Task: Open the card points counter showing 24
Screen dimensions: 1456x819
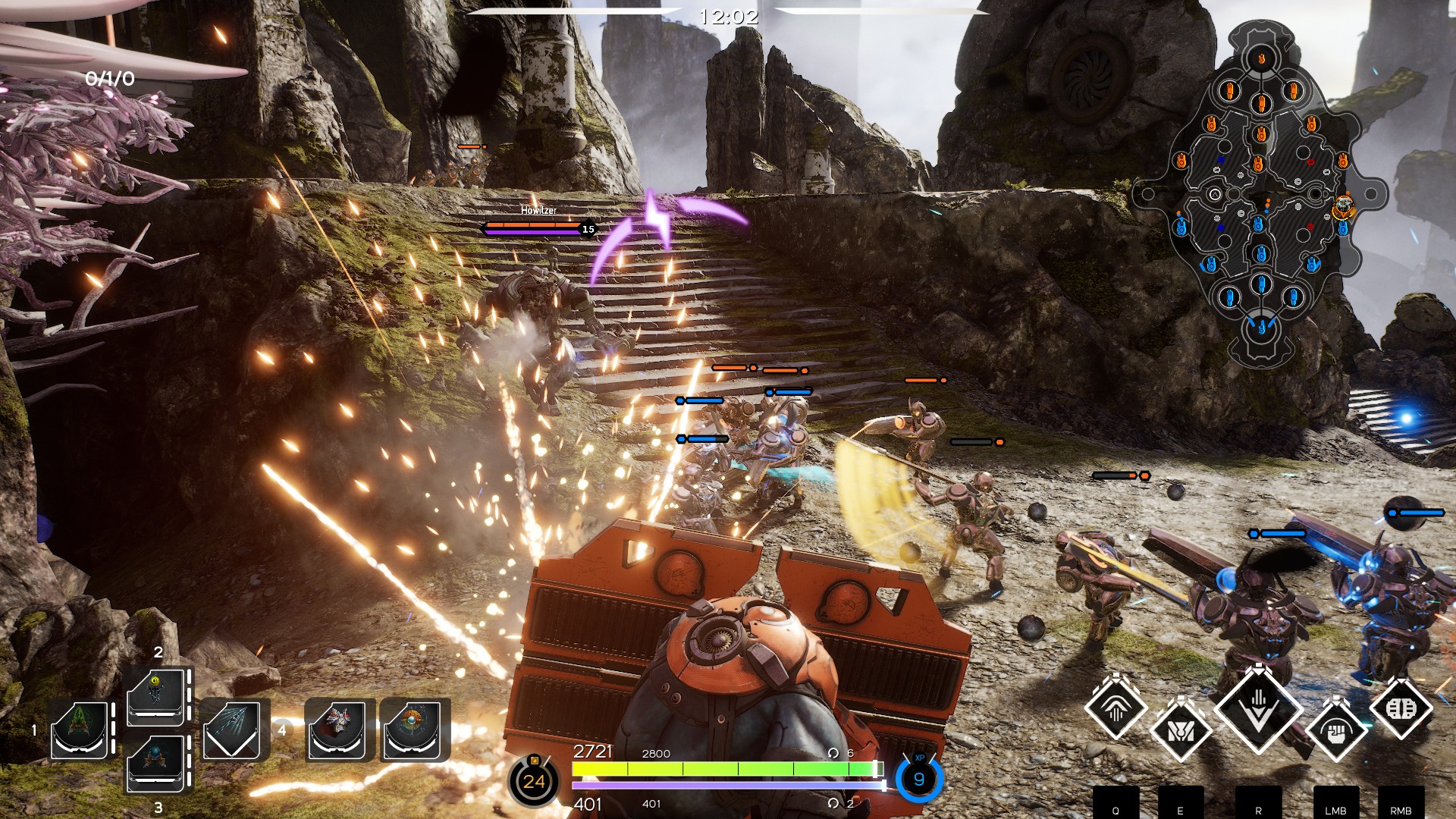Action: coord(534,781)
